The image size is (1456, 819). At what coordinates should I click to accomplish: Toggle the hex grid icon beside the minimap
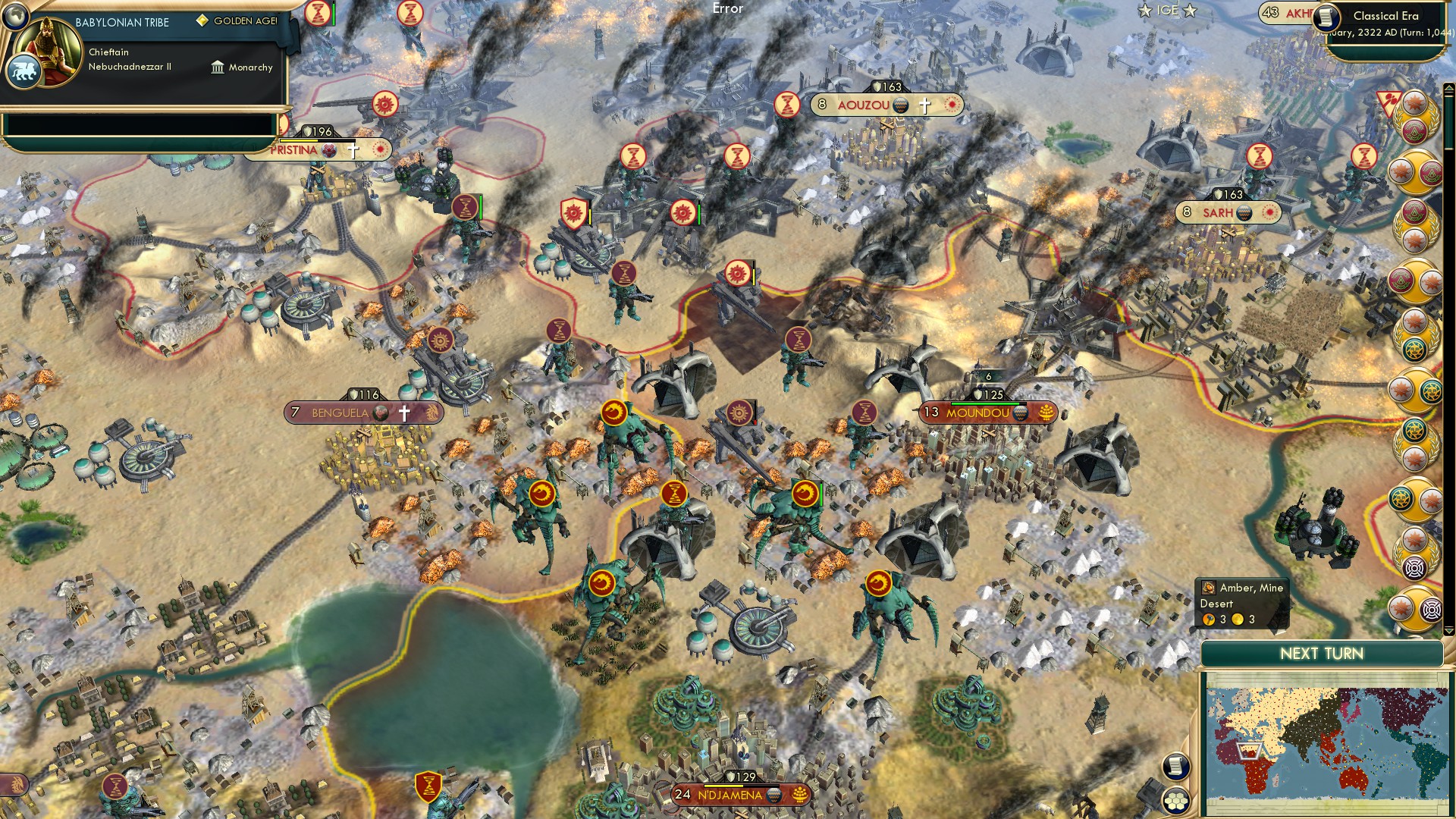[x=1175, y=800]
